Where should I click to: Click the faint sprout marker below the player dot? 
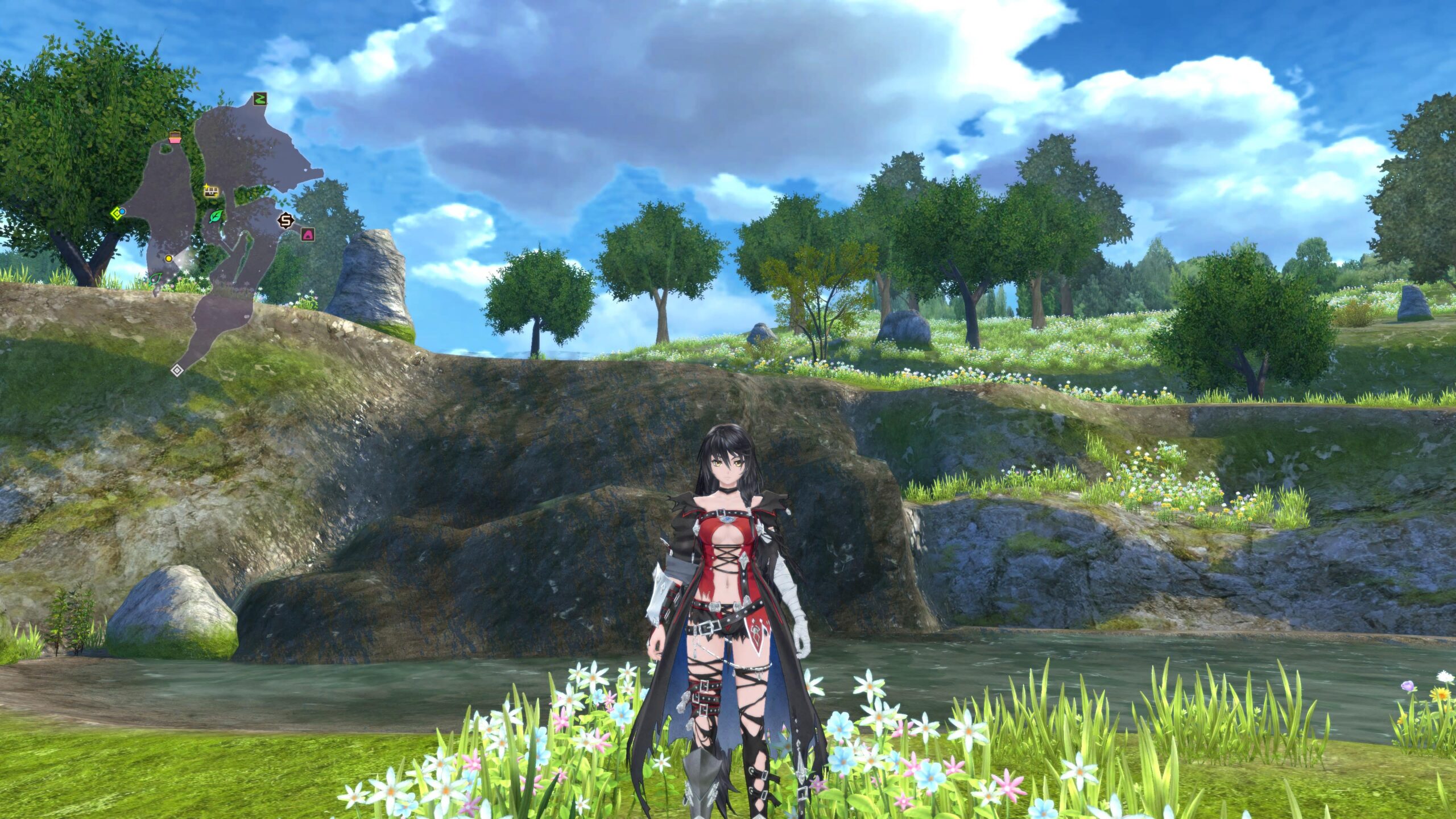click(155, 279)
